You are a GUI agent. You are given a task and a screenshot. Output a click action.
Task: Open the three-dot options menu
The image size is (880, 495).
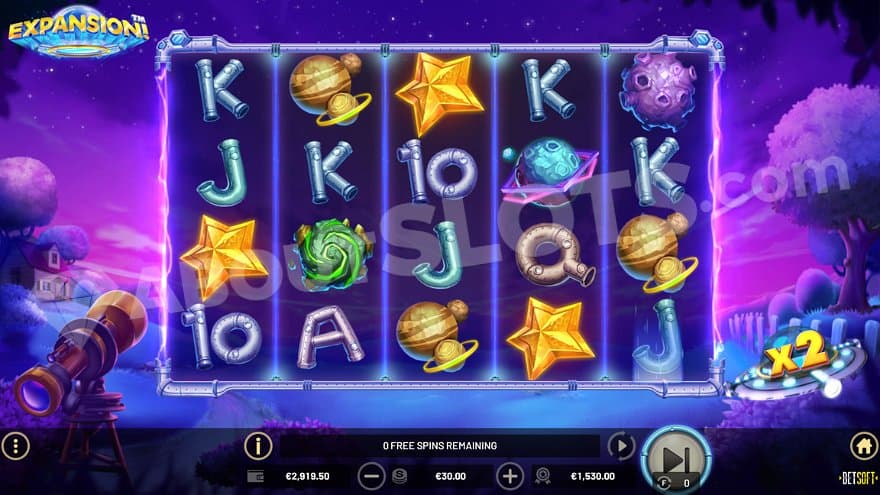(x=16, y=446)
